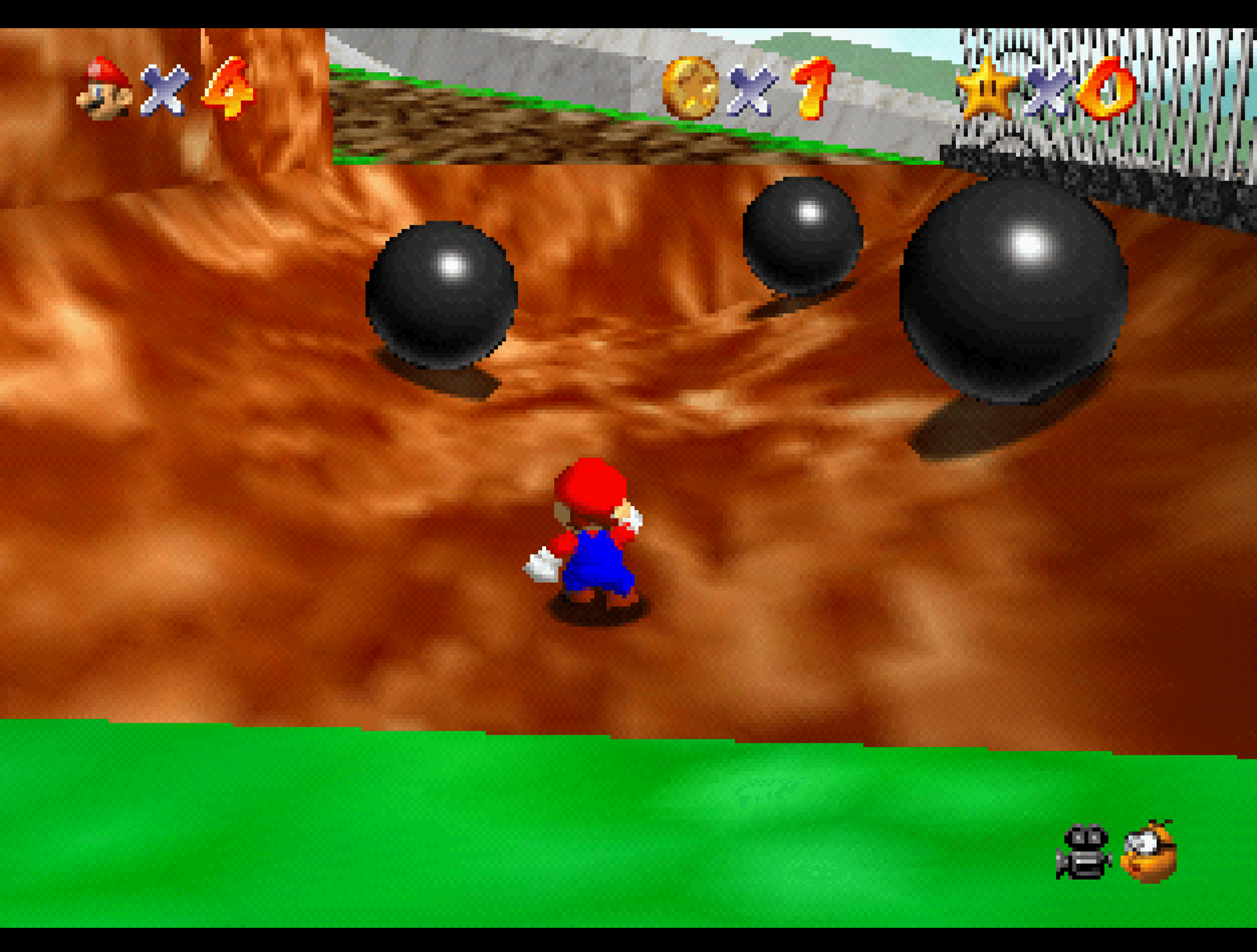Viewport: 1257px width, 952px height.
Task: Click the Mario head life counter icon
Action: click(101, 85)
